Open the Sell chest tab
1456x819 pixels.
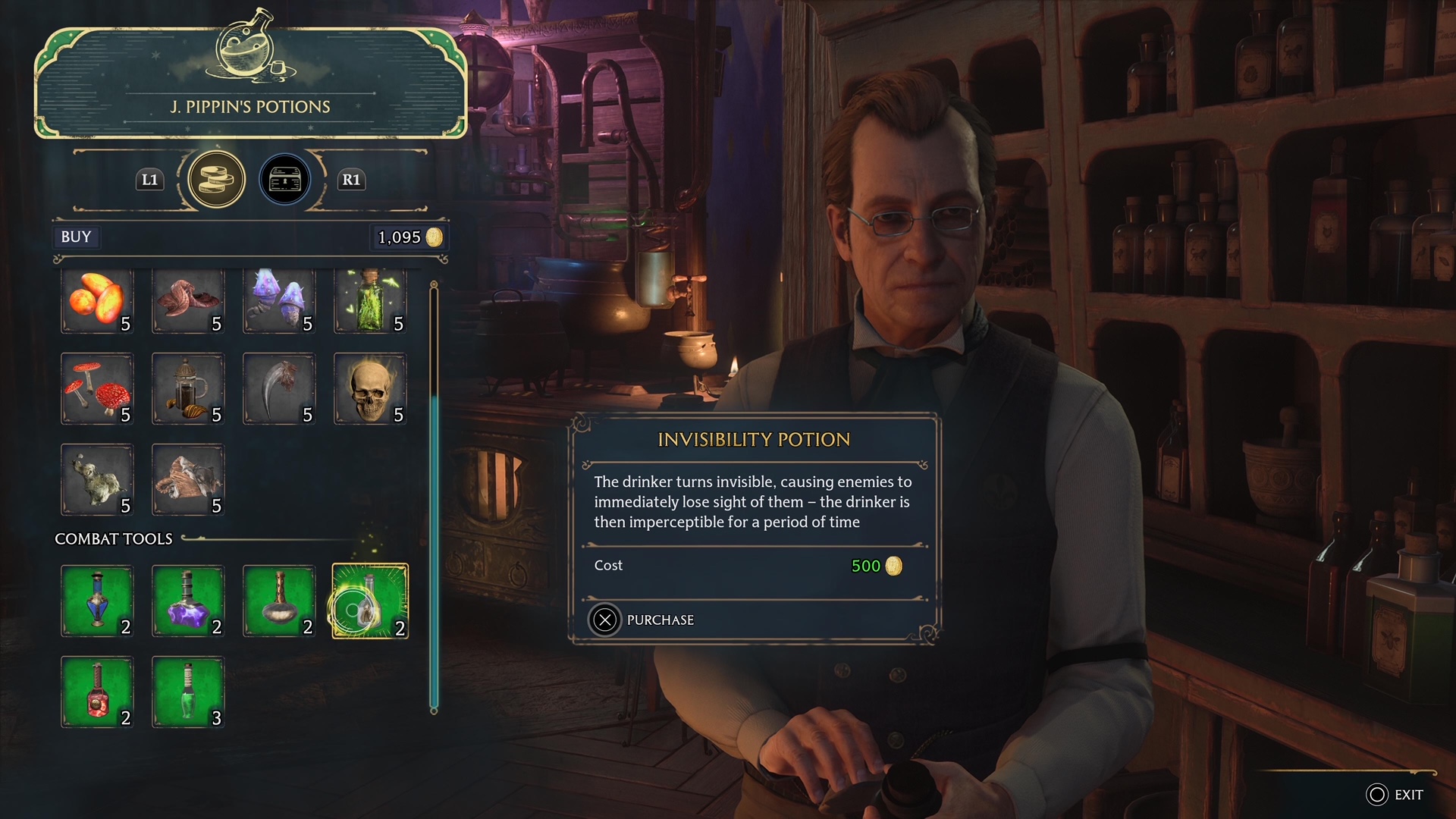pos(285,180)
